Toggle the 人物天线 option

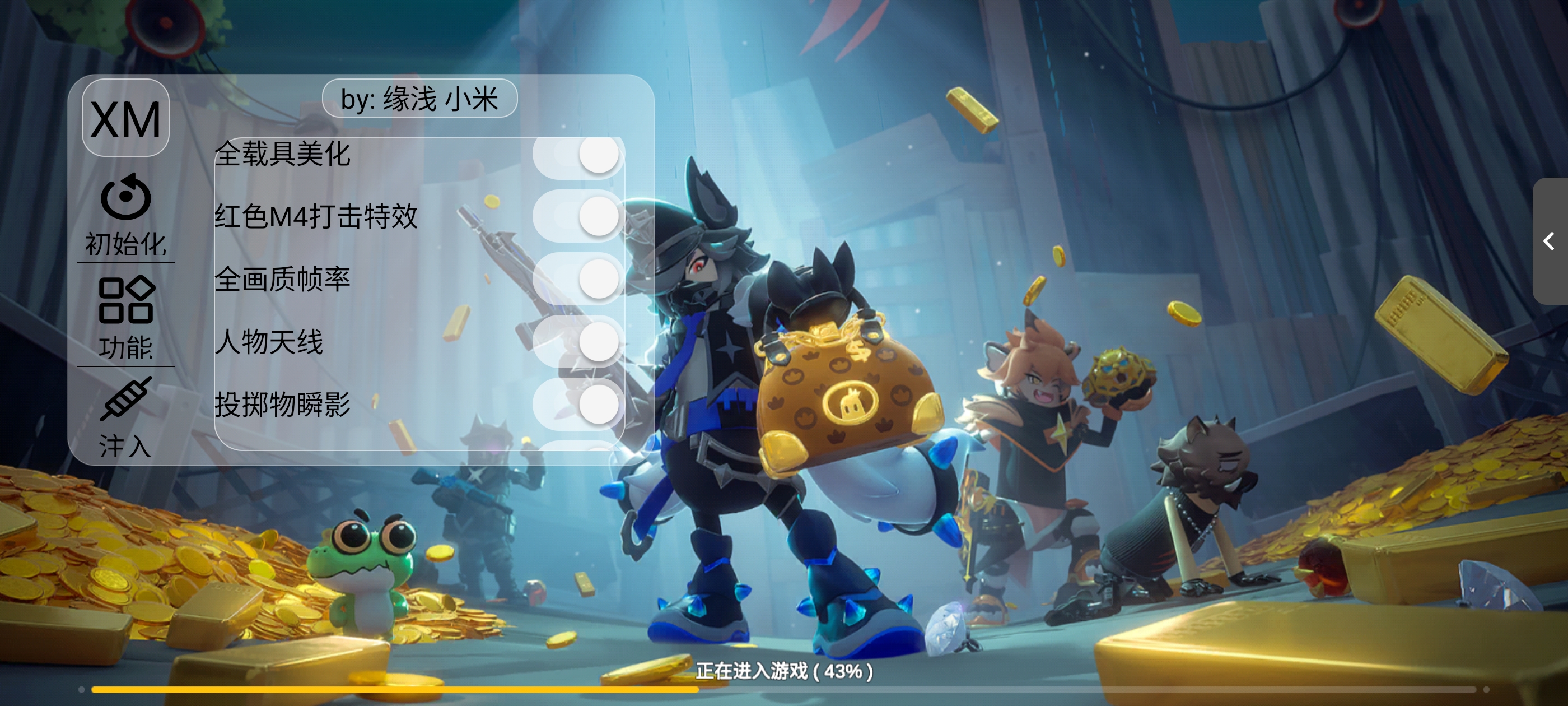578,342
